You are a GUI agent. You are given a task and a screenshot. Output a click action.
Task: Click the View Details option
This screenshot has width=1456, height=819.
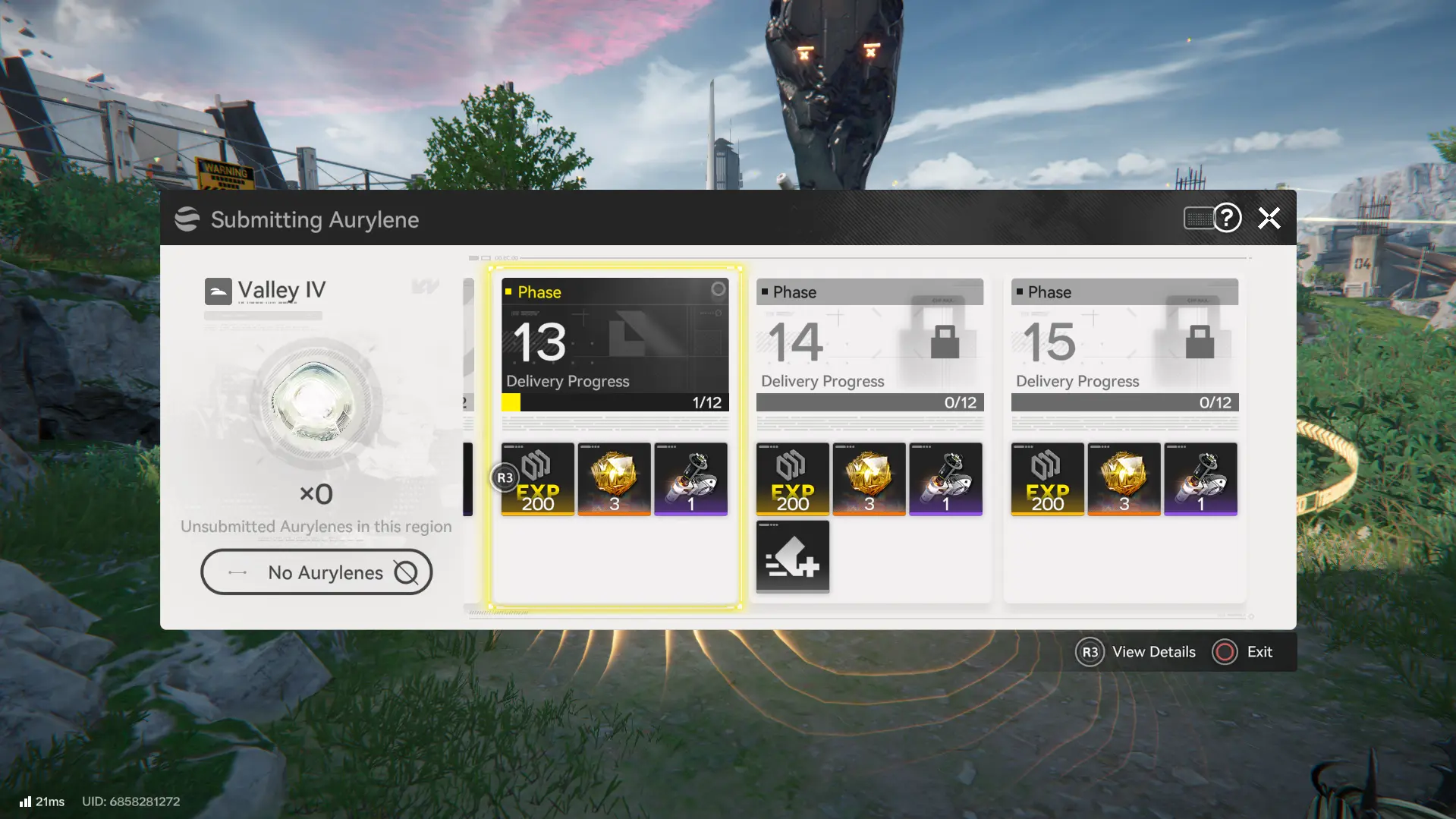click(1136, 652)
